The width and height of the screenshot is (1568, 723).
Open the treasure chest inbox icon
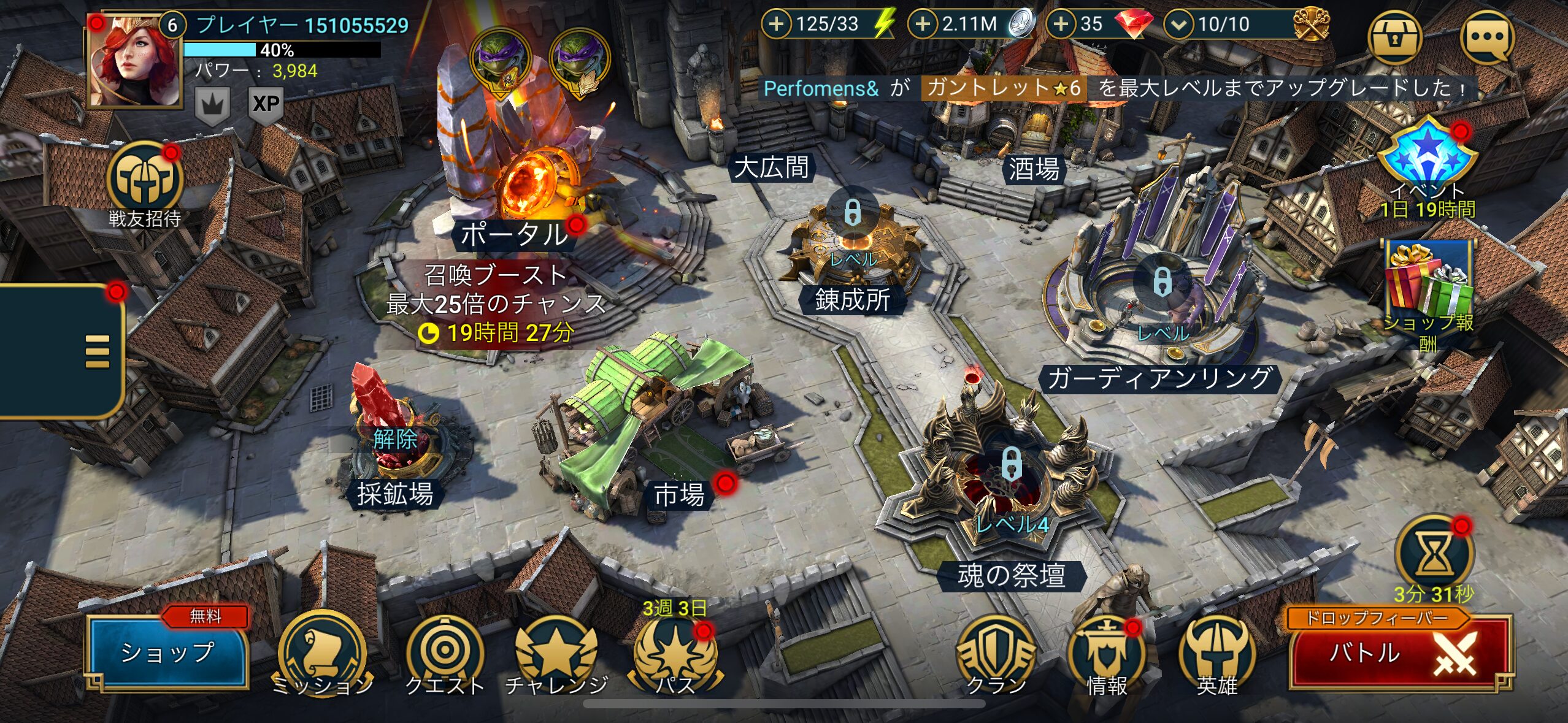click(x=1396, y=38)
